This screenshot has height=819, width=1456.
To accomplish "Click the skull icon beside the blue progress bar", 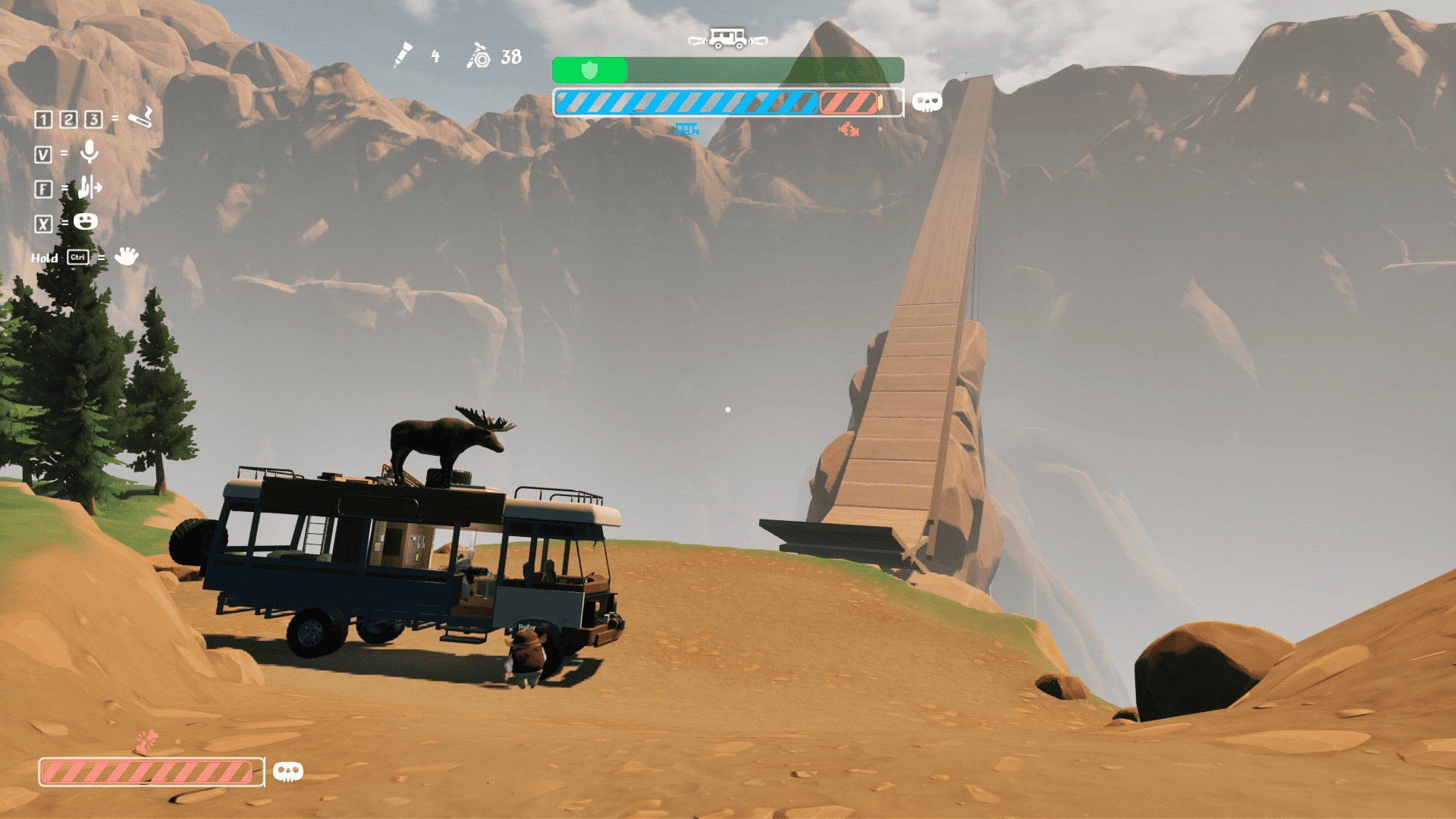I will pos(927,102).
